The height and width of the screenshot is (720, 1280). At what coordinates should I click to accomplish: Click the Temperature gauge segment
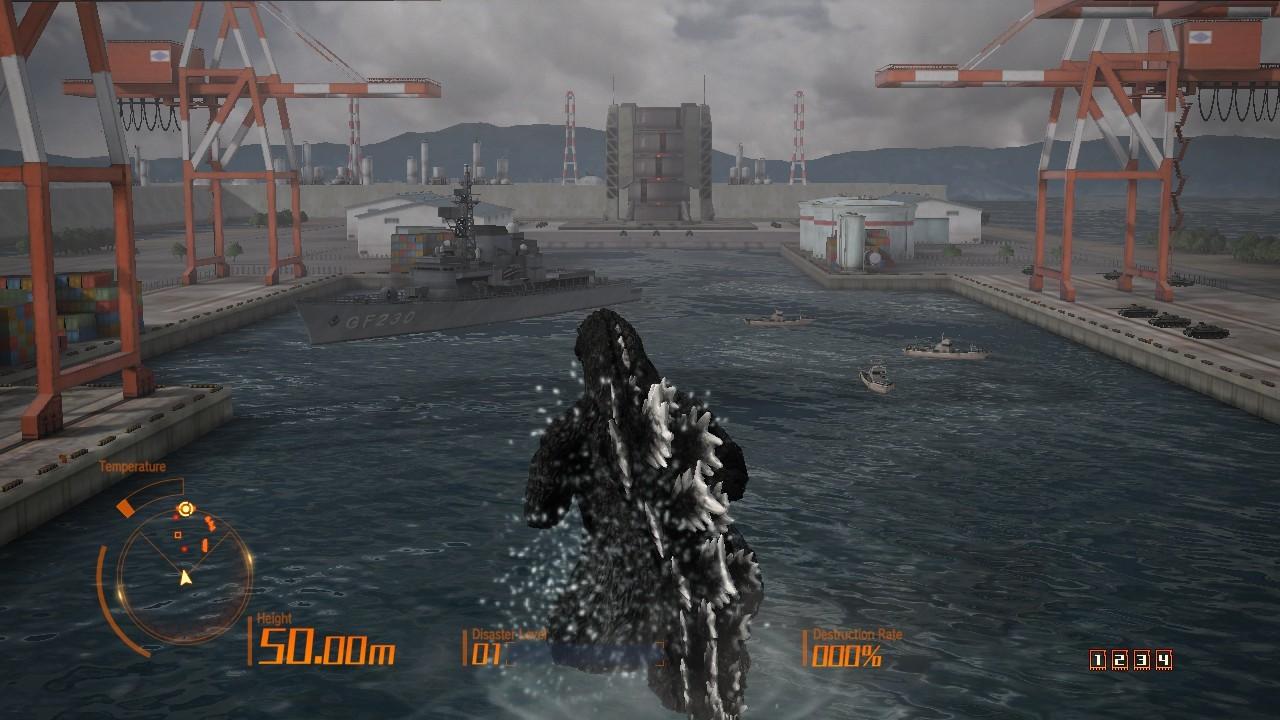126,505
